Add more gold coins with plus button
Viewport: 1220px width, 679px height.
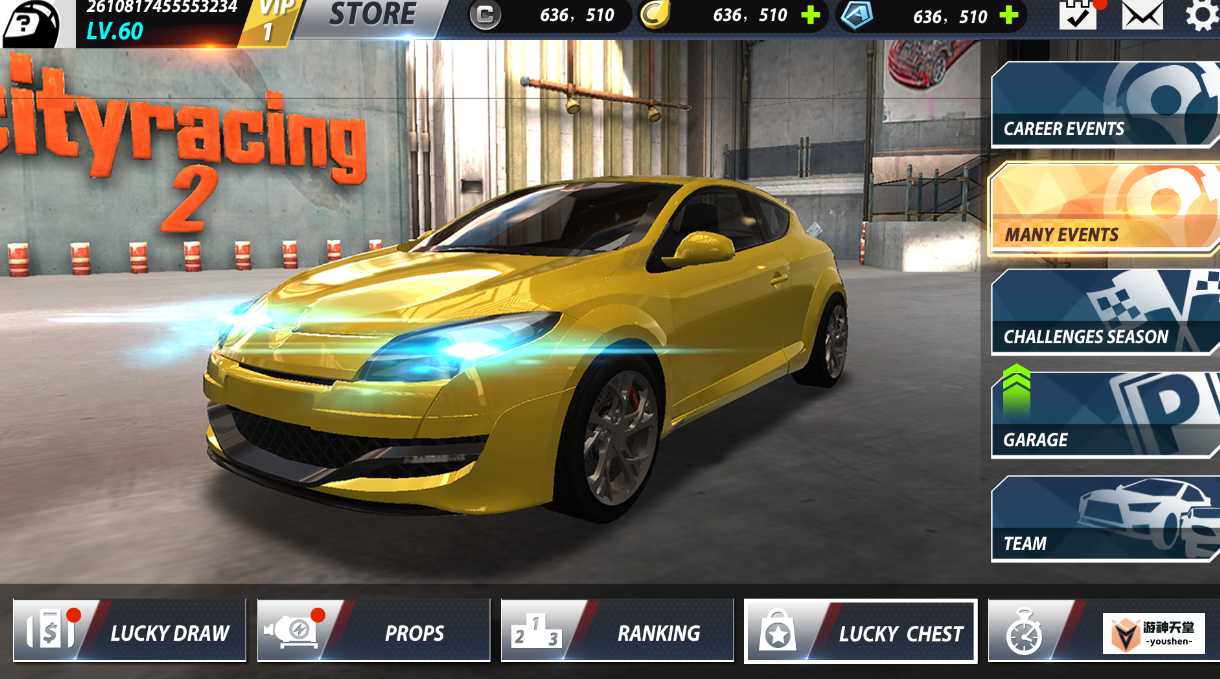click(811, 15)
